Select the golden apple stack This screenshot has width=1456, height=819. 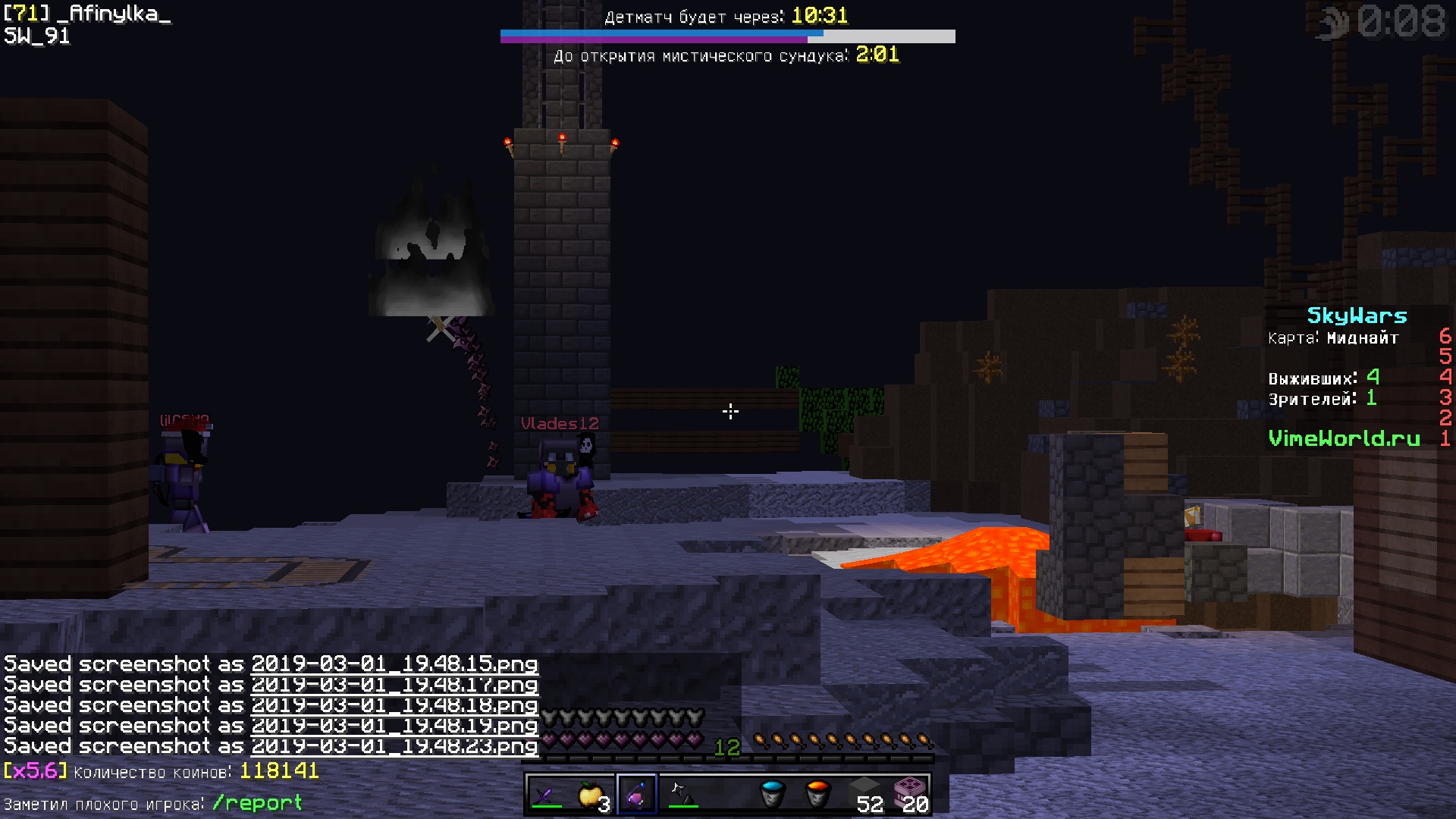pyautogui.click(x=591, y=795)
